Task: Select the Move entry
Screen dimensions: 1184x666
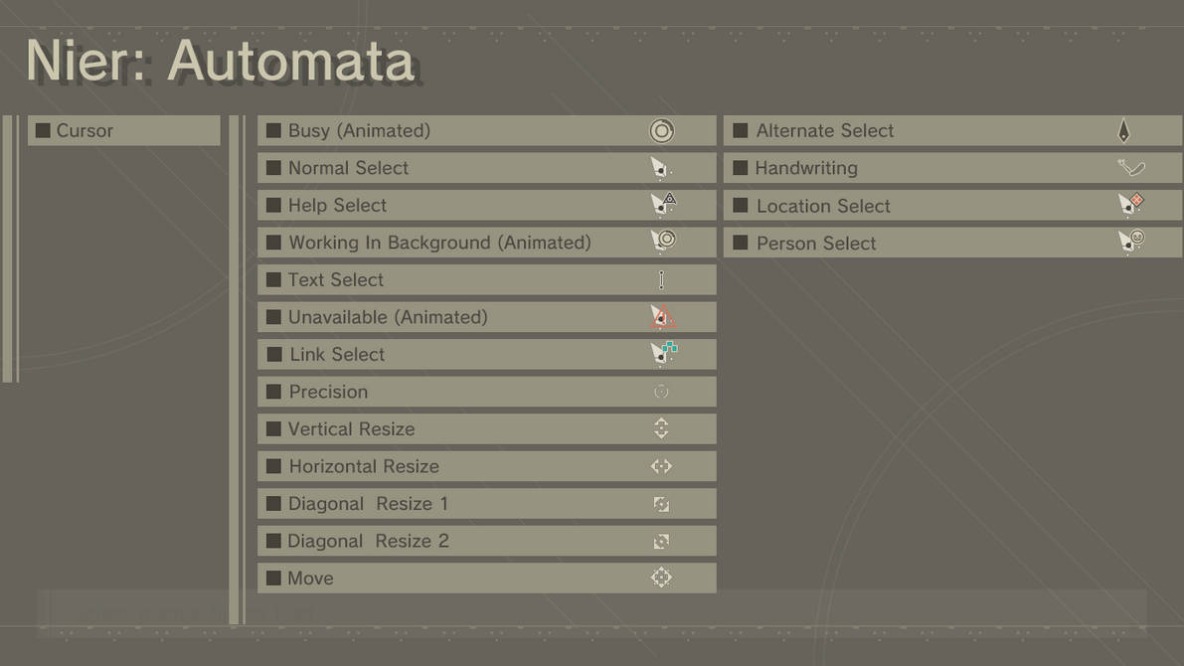Action: click(x=486, y=578)
